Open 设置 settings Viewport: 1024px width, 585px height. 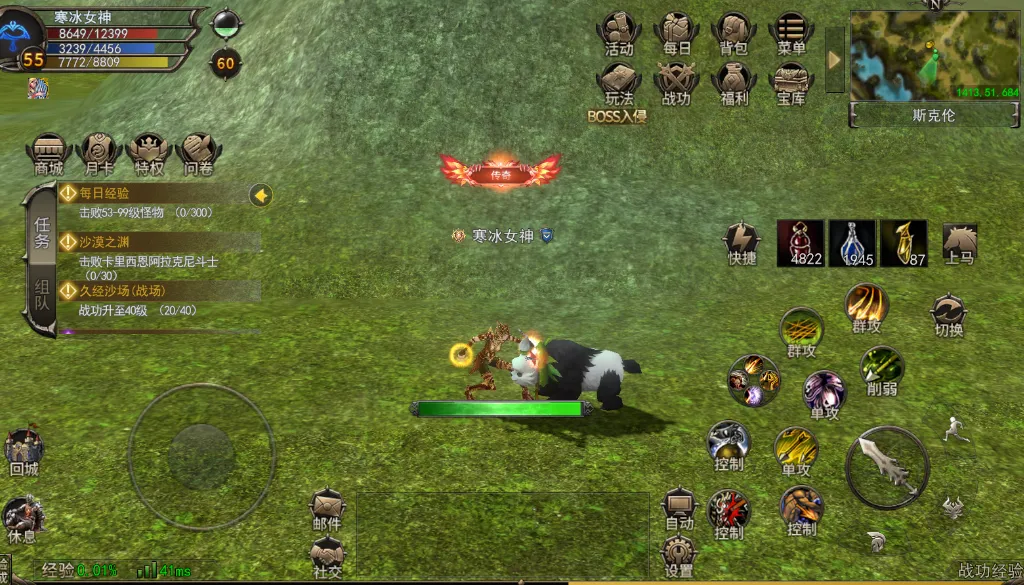coord(679,556)
